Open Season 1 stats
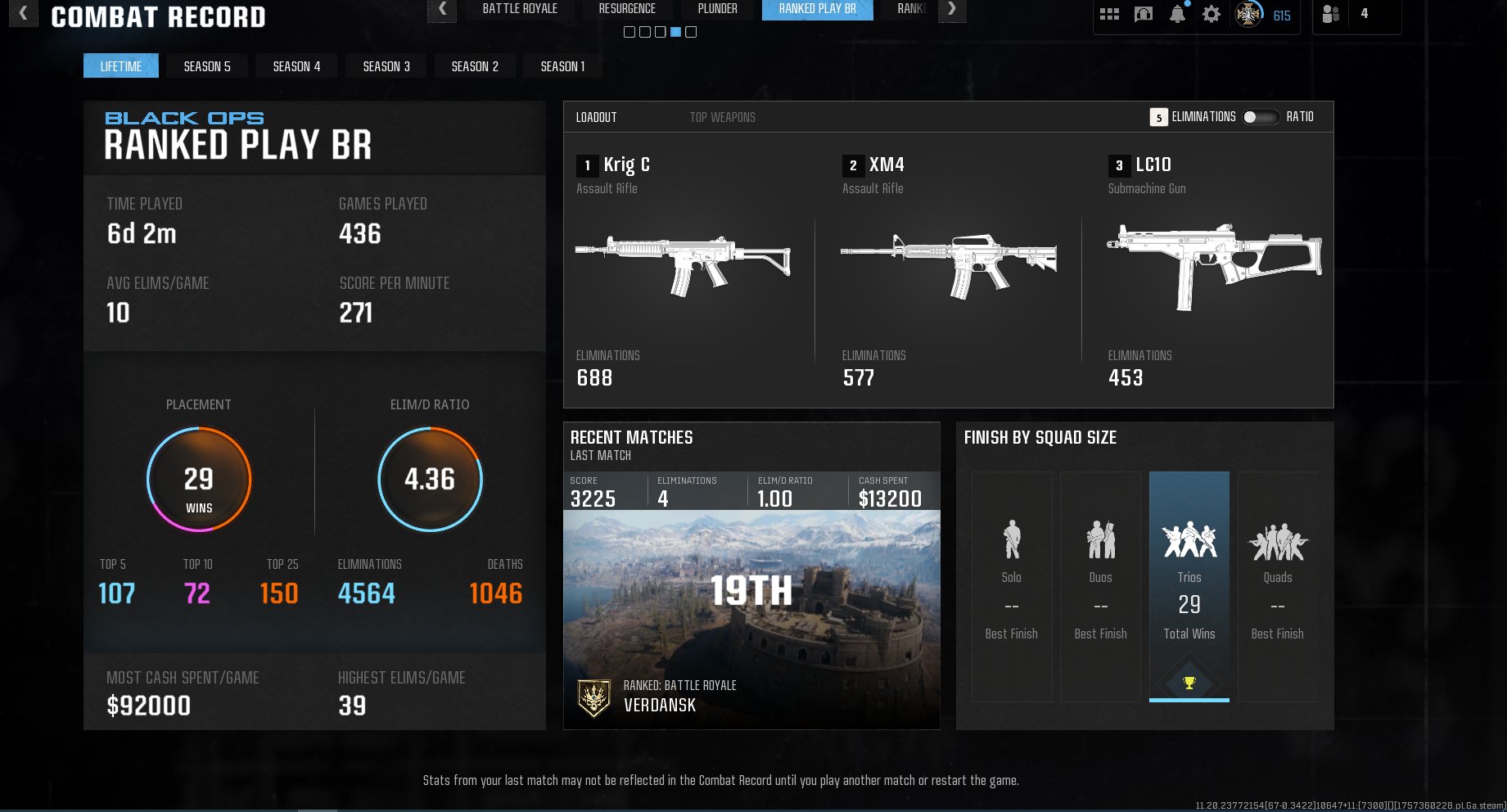 click(x=562, y=66)
